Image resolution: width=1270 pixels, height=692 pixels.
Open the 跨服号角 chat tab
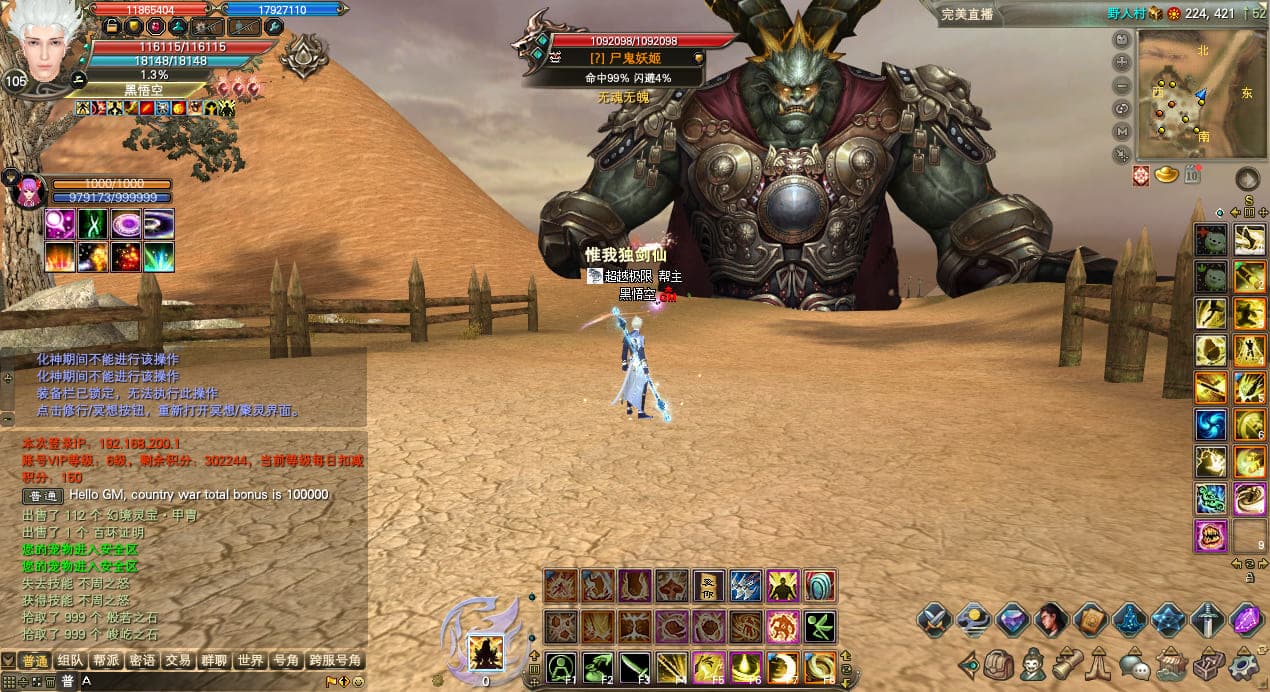click(x=335, y=661)
